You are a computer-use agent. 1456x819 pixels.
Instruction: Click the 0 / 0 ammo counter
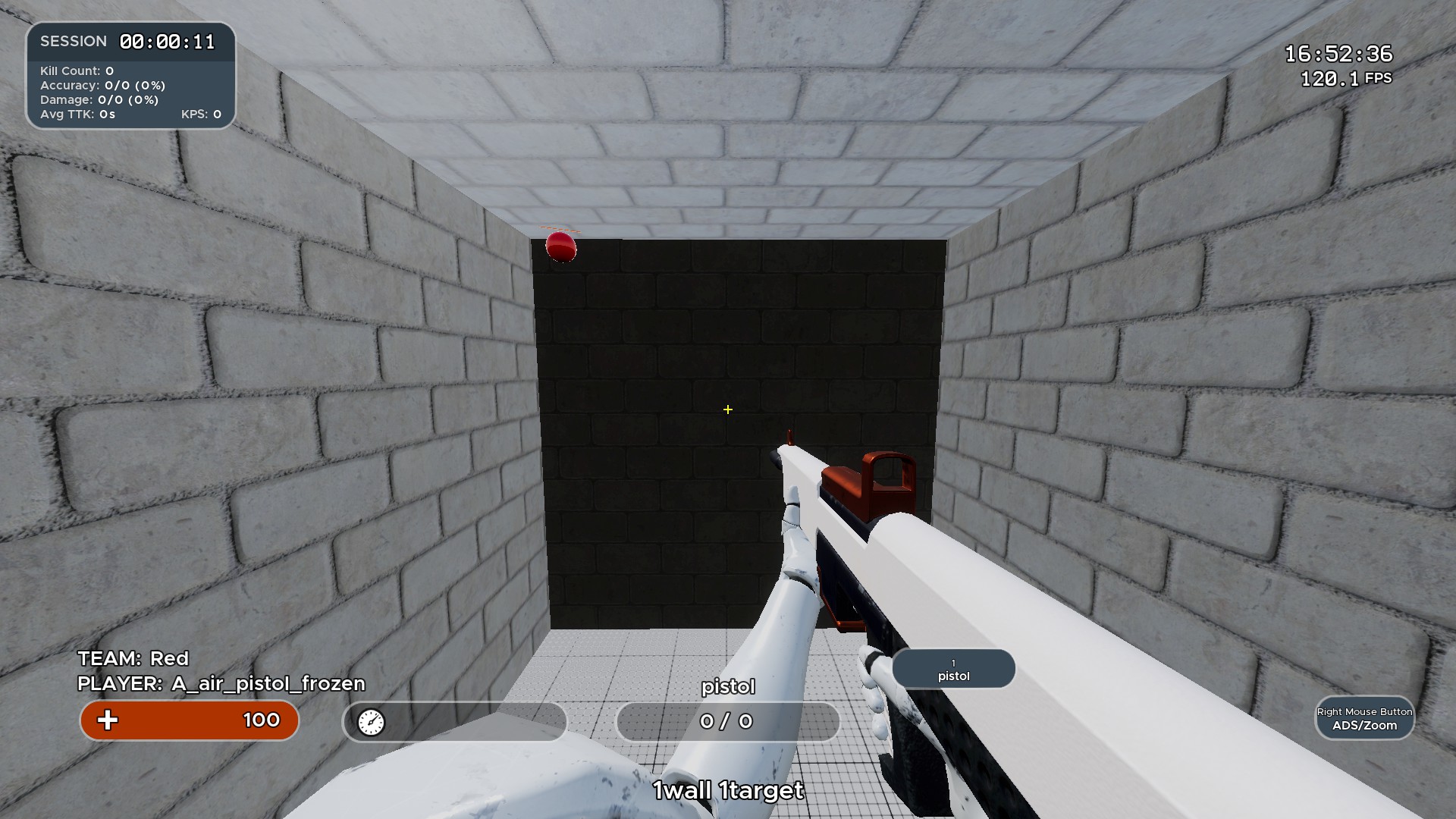click(727, 722)
